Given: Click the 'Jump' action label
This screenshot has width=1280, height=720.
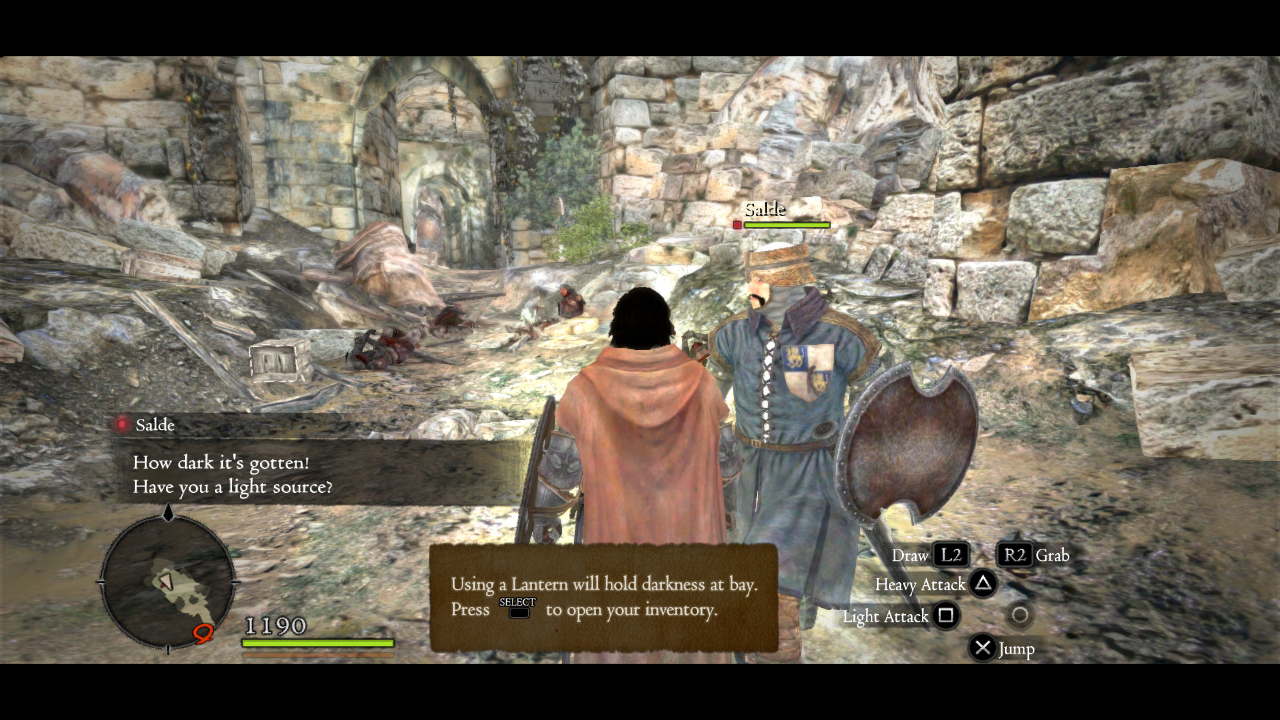Looking at the screenshot, I should [x=1017, y=648].
